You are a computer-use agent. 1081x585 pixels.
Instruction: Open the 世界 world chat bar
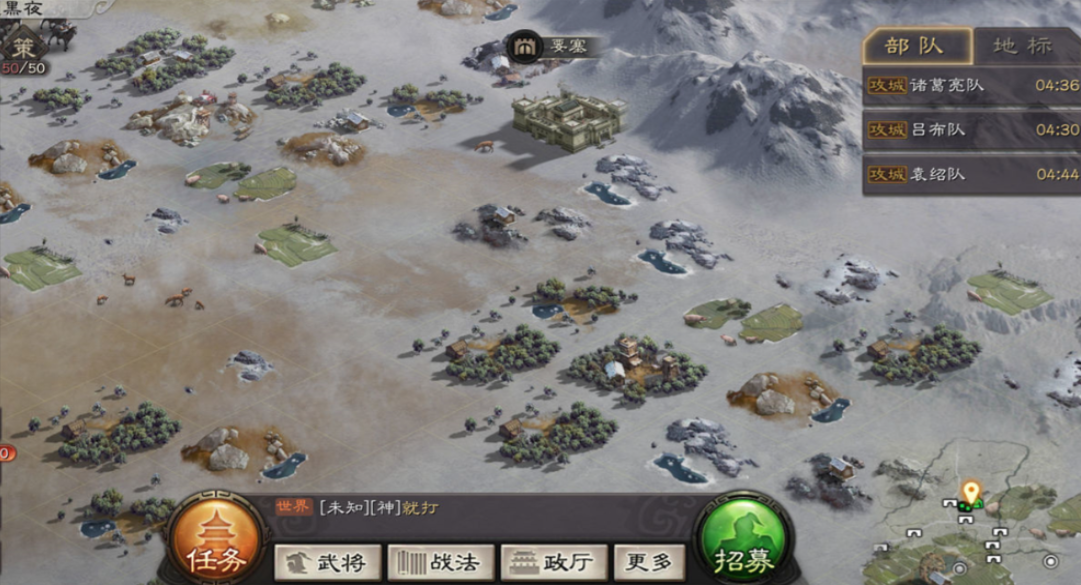pyautogui.click(x=480, y=508)
